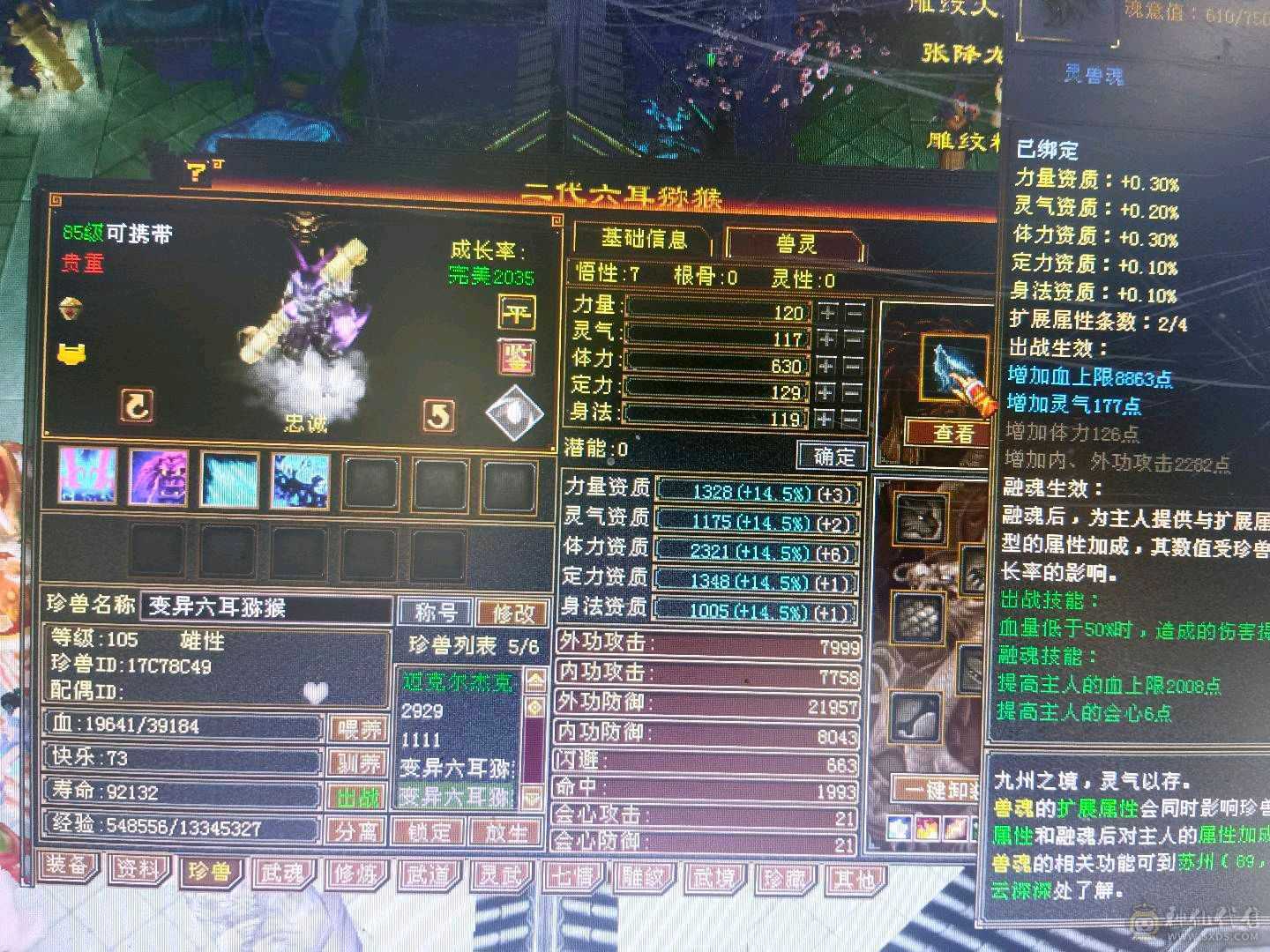Select the lion-head pet skill icon

click(x=159, y=479)
